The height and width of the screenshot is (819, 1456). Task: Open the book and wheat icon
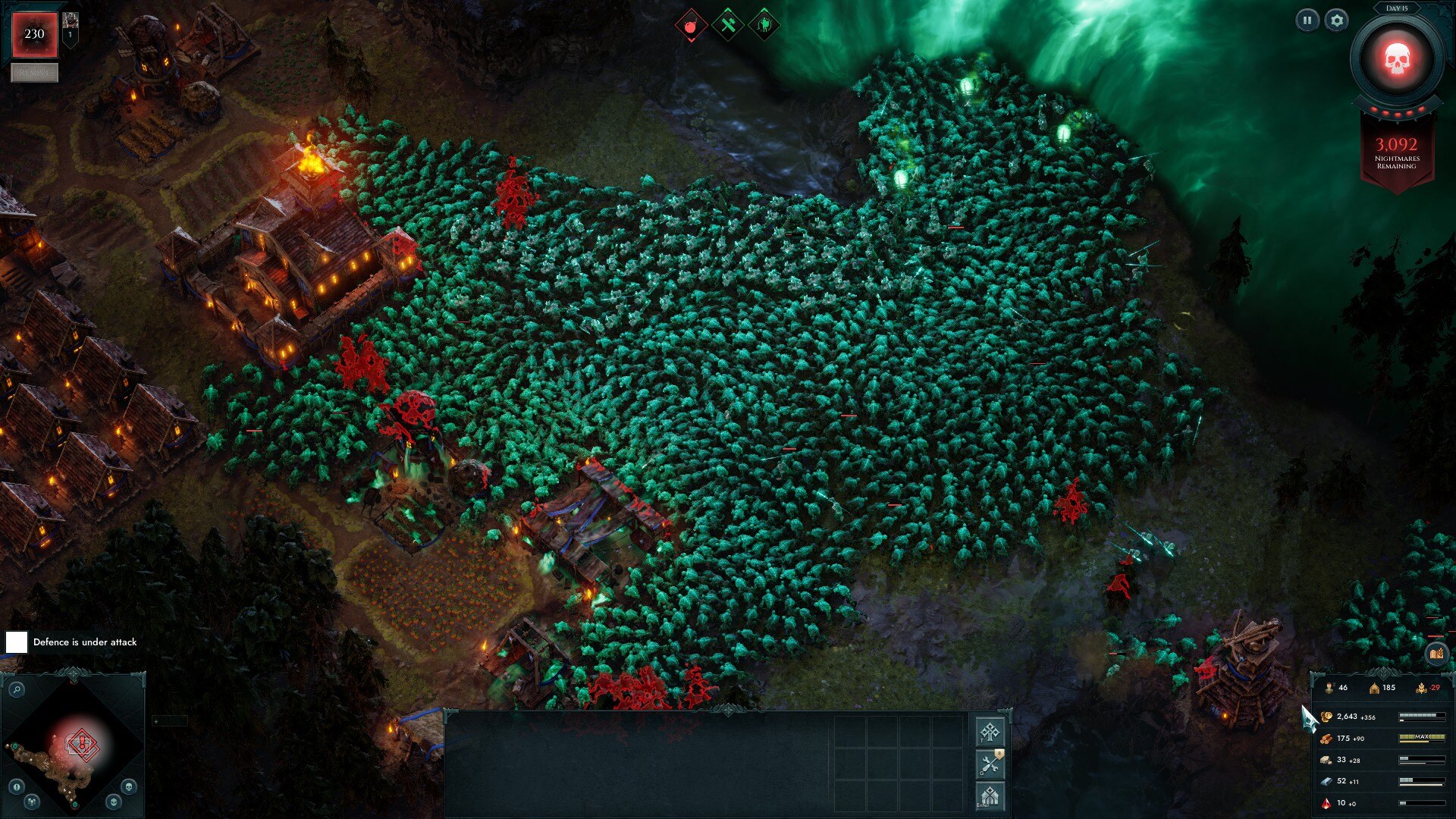point(1436,653)
